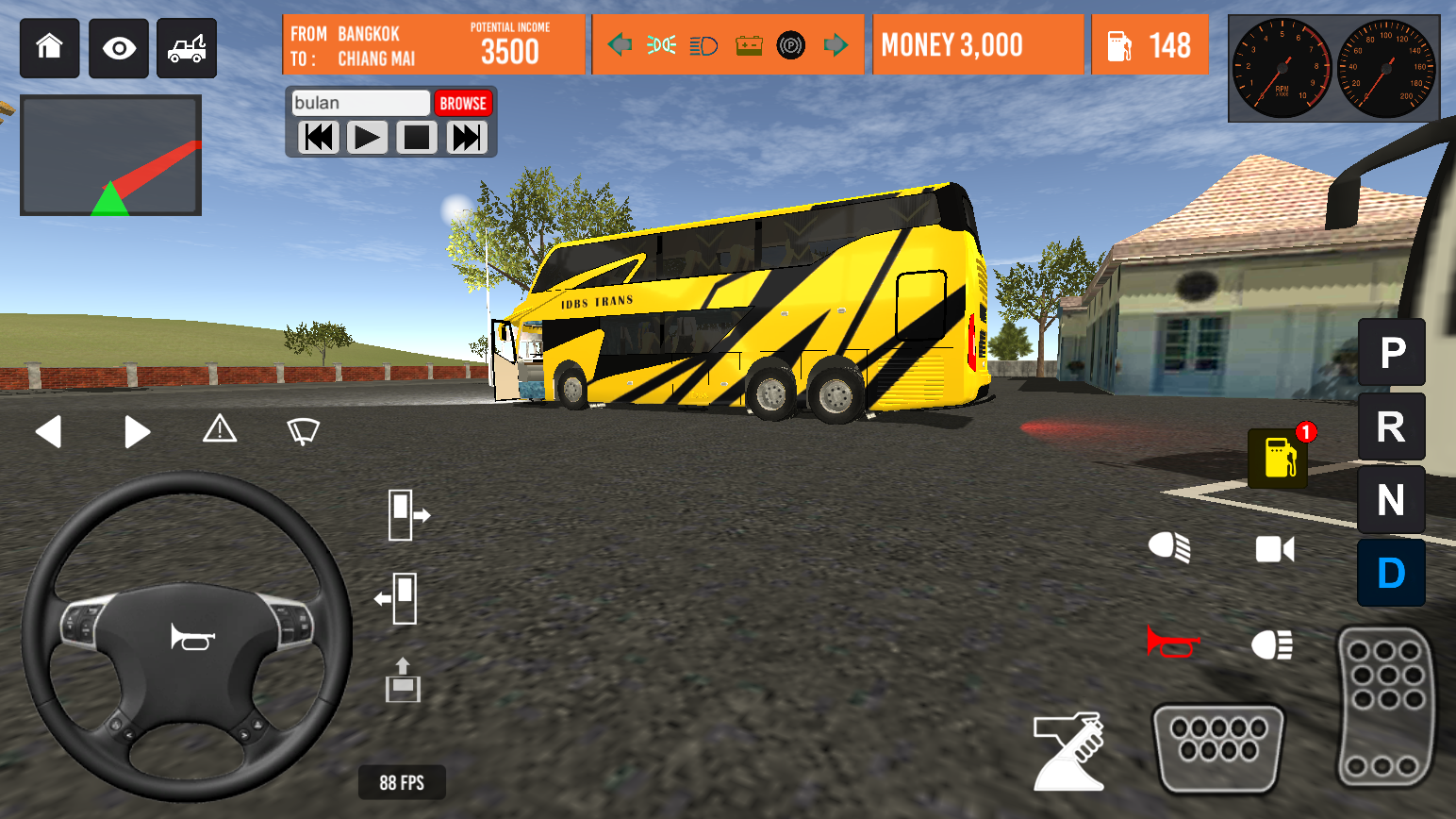
Task: Shift into gear R
Action: (1392, 426)
